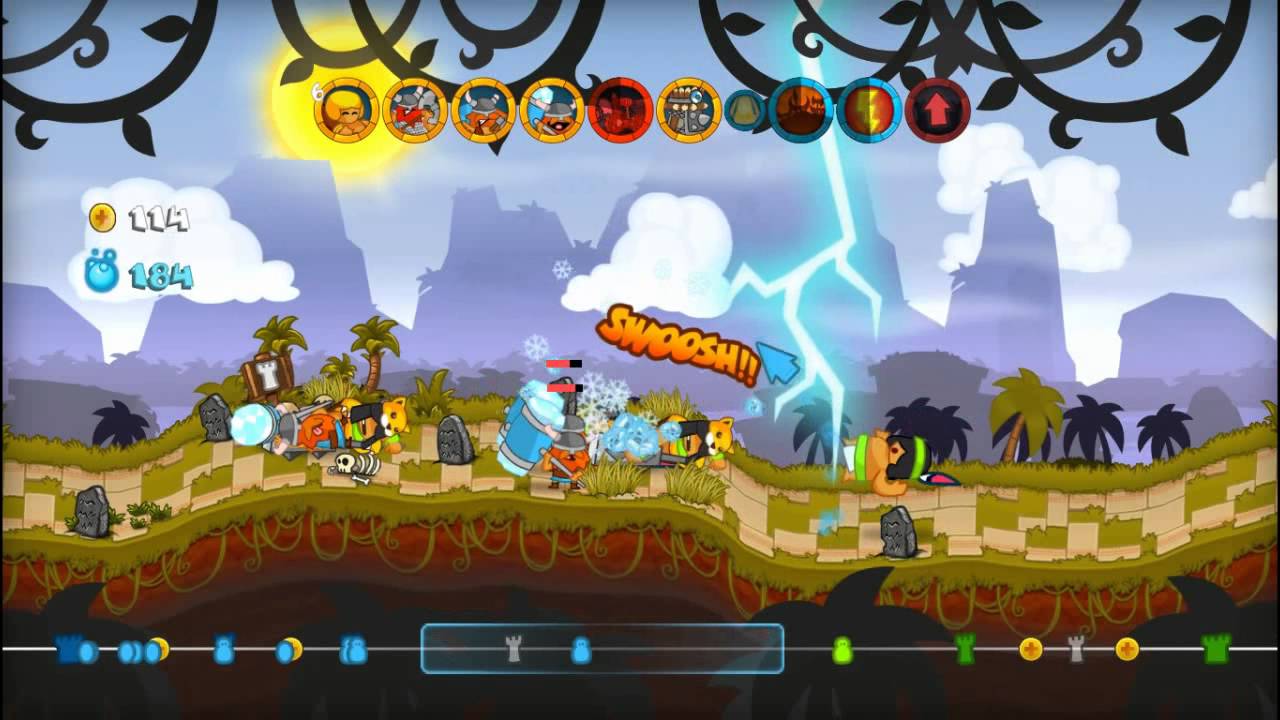Jump to the lime green unit minimap marker
Image resolution: width=1280 pixels, height=720 pixels.
pyautogui.click(x=842, y=651)
